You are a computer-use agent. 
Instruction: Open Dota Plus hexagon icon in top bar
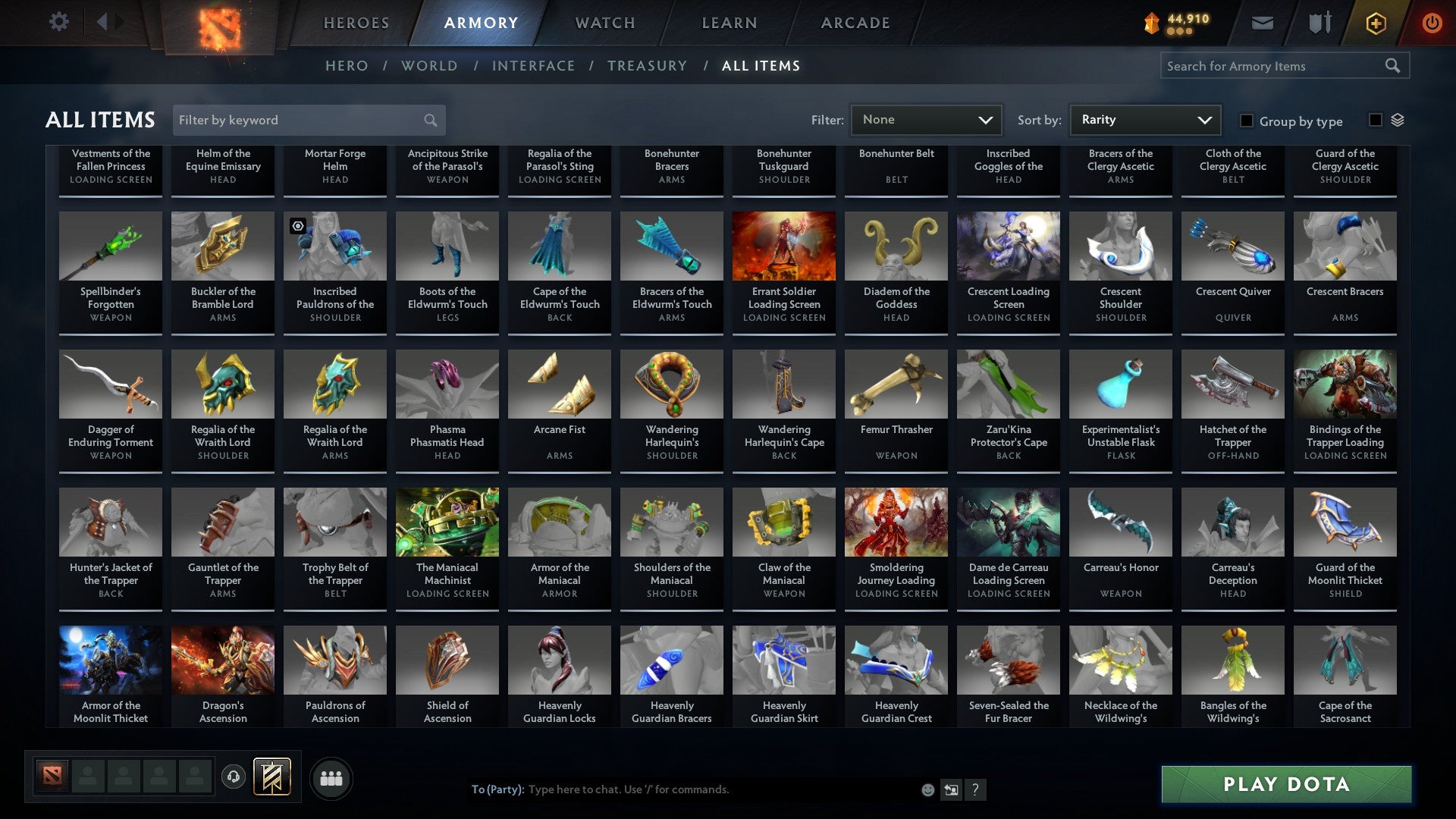[1375, 23]
